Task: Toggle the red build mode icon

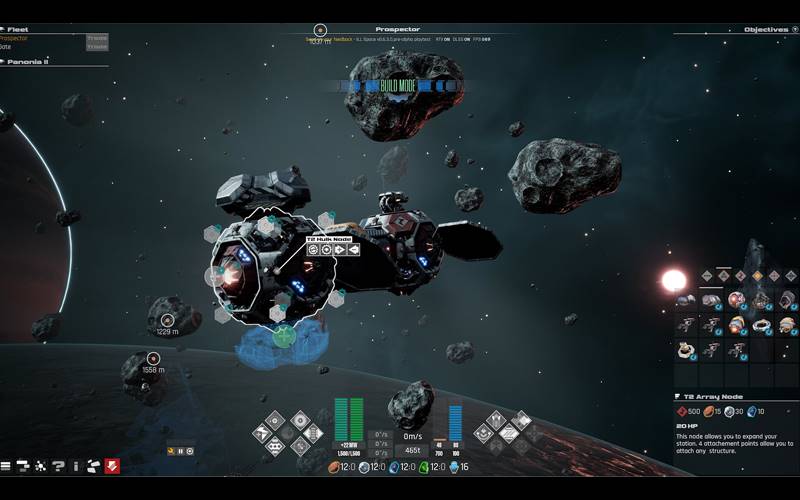Action: click(x=112, y=466)
